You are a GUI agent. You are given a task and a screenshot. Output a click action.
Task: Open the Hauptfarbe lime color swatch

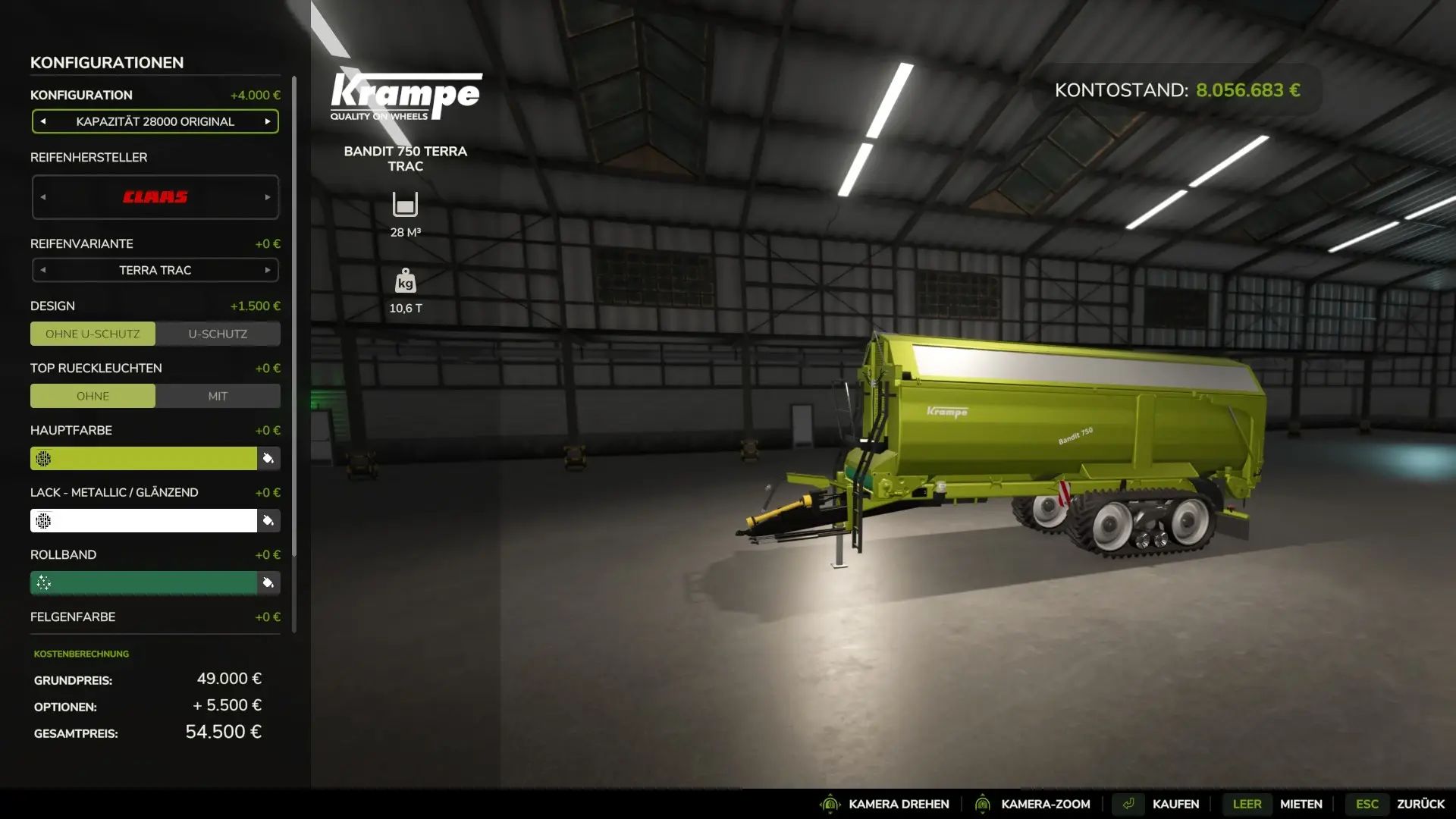144,458
